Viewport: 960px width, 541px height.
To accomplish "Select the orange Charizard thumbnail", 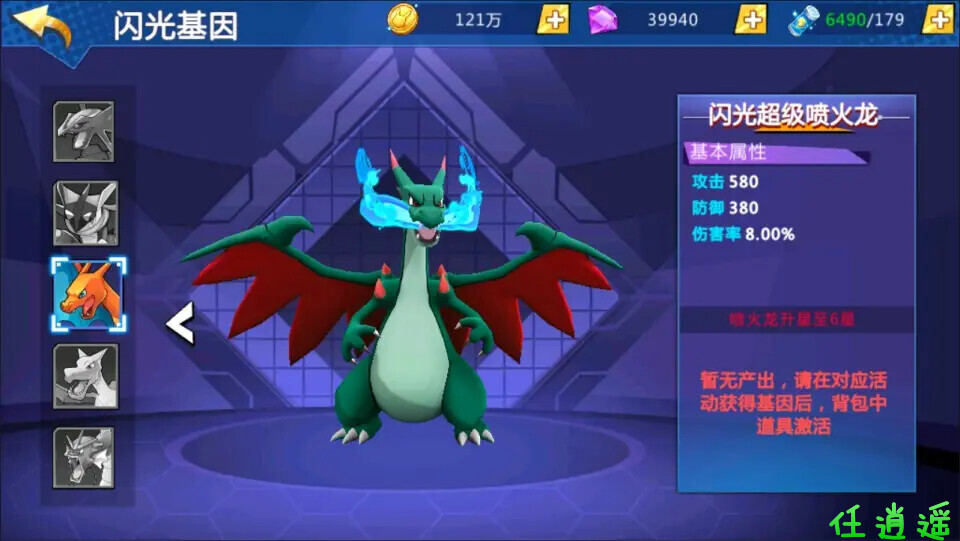I will click(x=86, y=292).
